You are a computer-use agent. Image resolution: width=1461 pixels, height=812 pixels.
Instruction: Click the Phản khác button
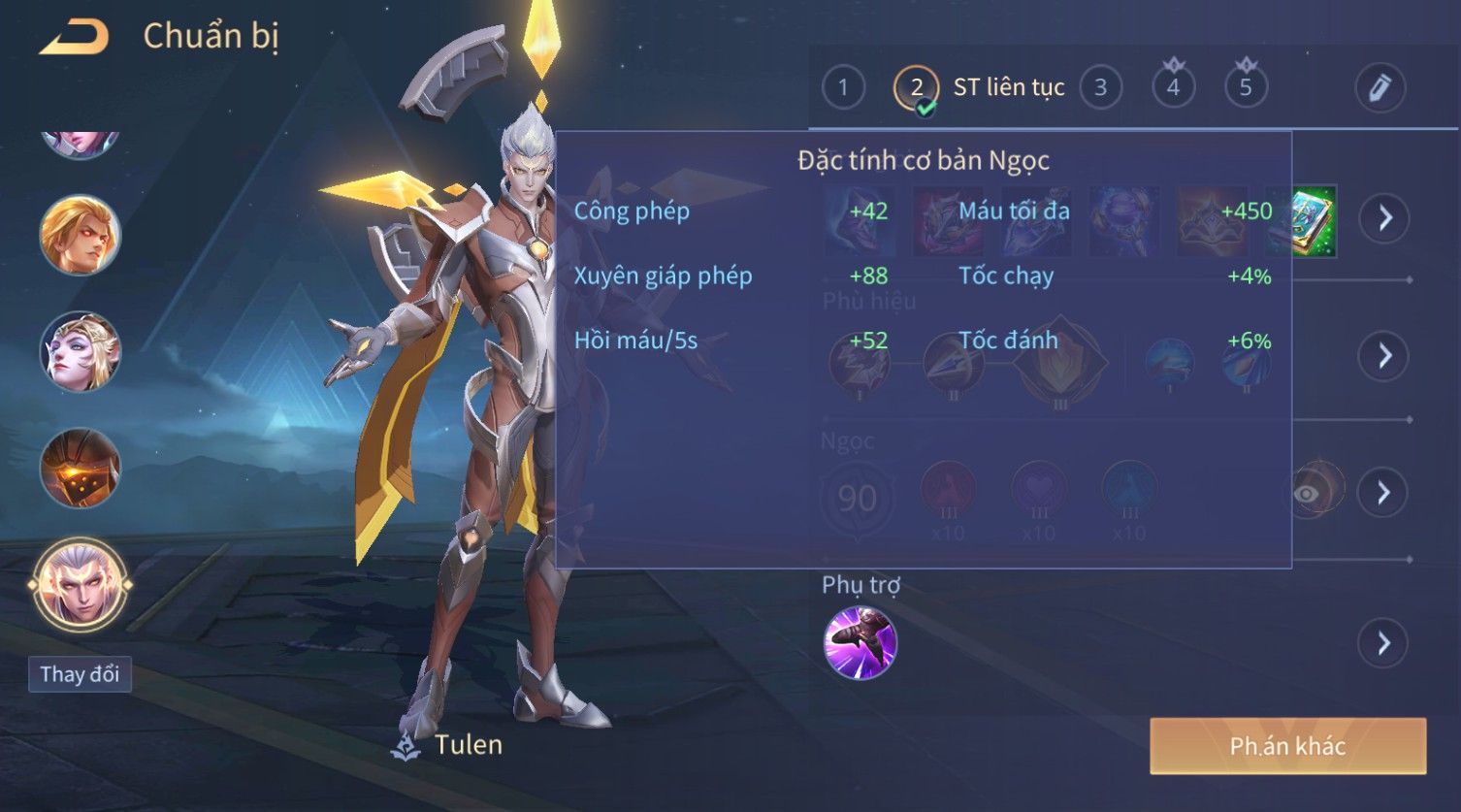(x=1287, y=746)
